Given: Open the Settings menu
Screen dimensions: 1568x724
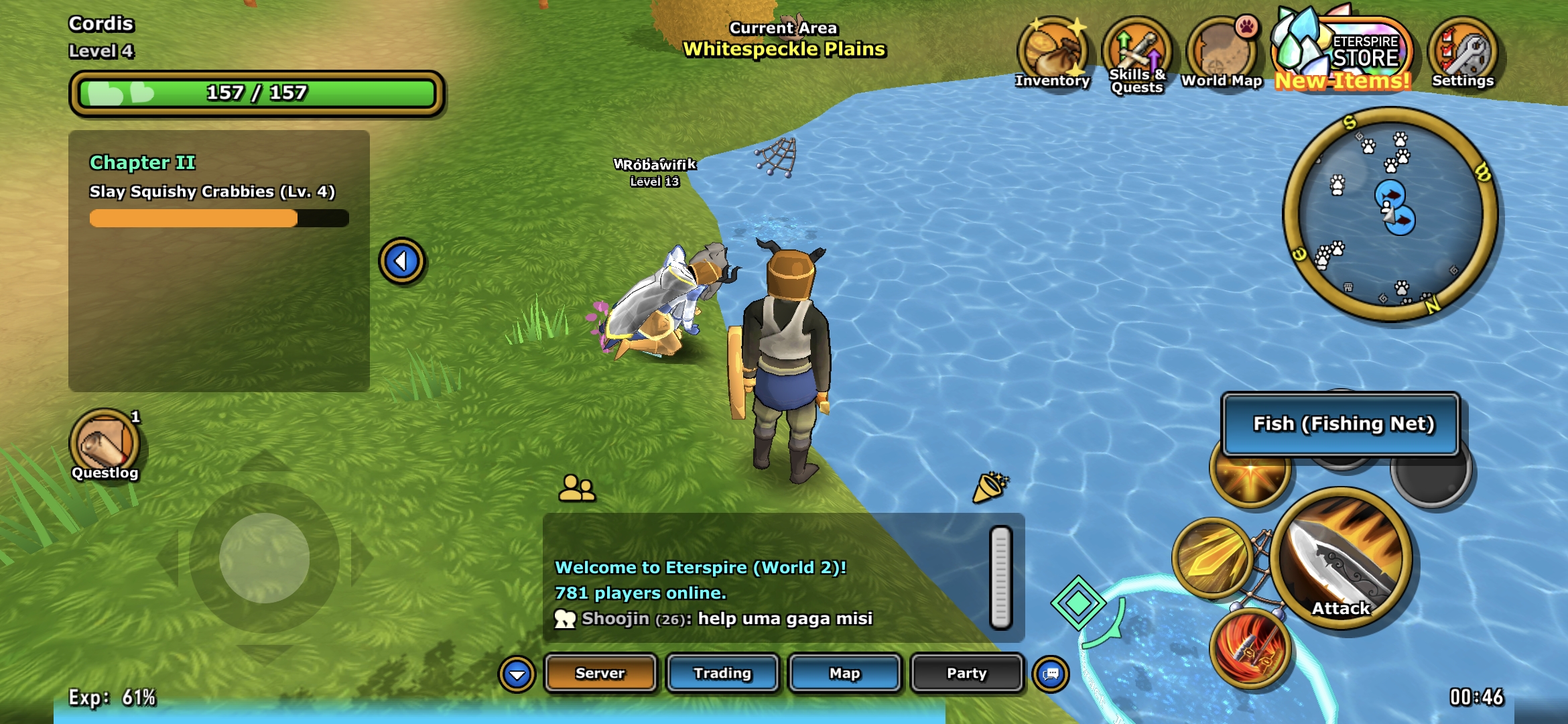Looking at the screenshot, I should click(x=1463, y=54).
